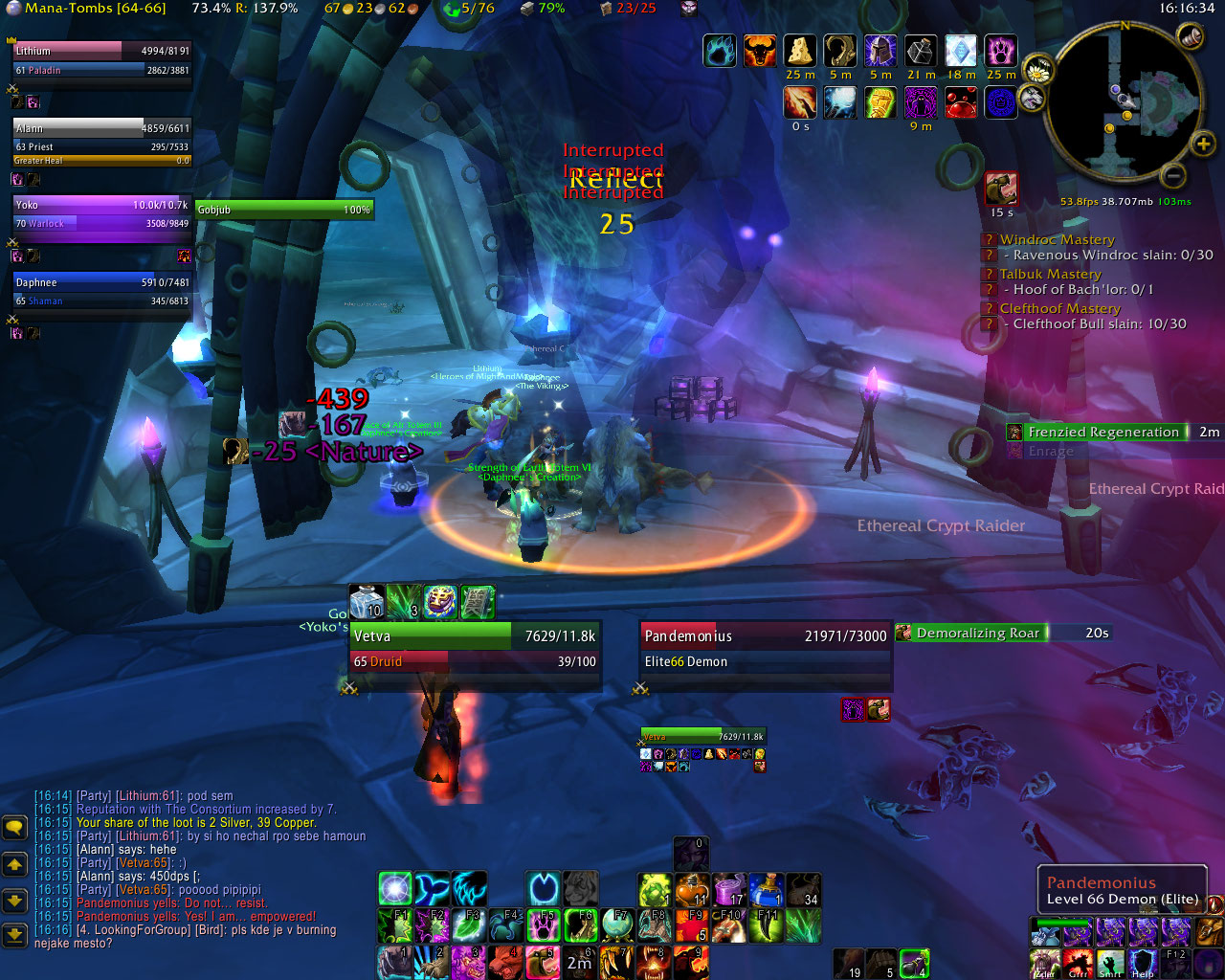Viewport: 1225px width, 980px height.
Task: Target Daphnee the Shaman's party frame
Action: click(x=101, y=291)
